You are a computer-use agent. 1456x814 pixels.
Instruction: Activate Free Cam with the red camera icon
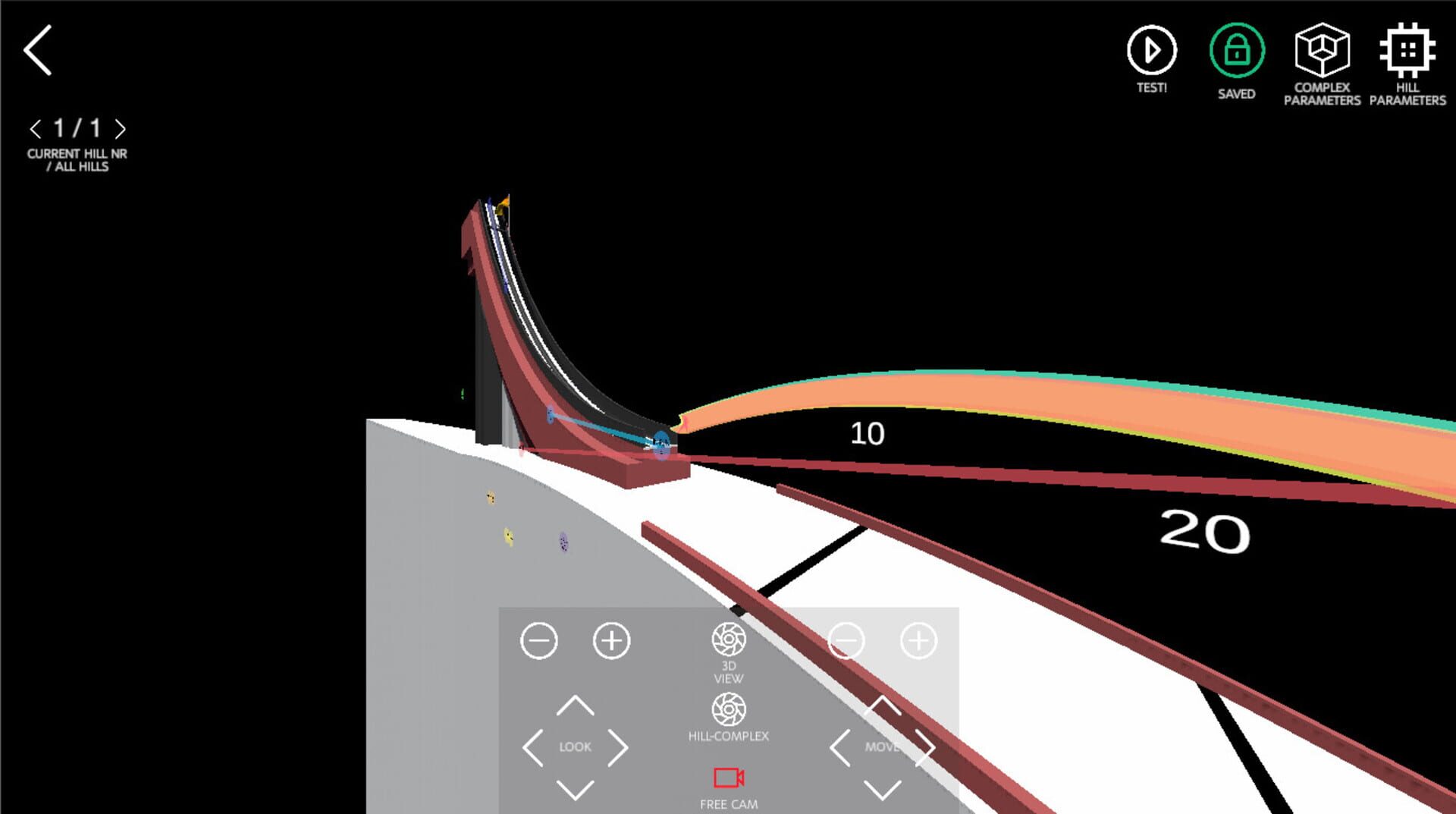(728, 776)
